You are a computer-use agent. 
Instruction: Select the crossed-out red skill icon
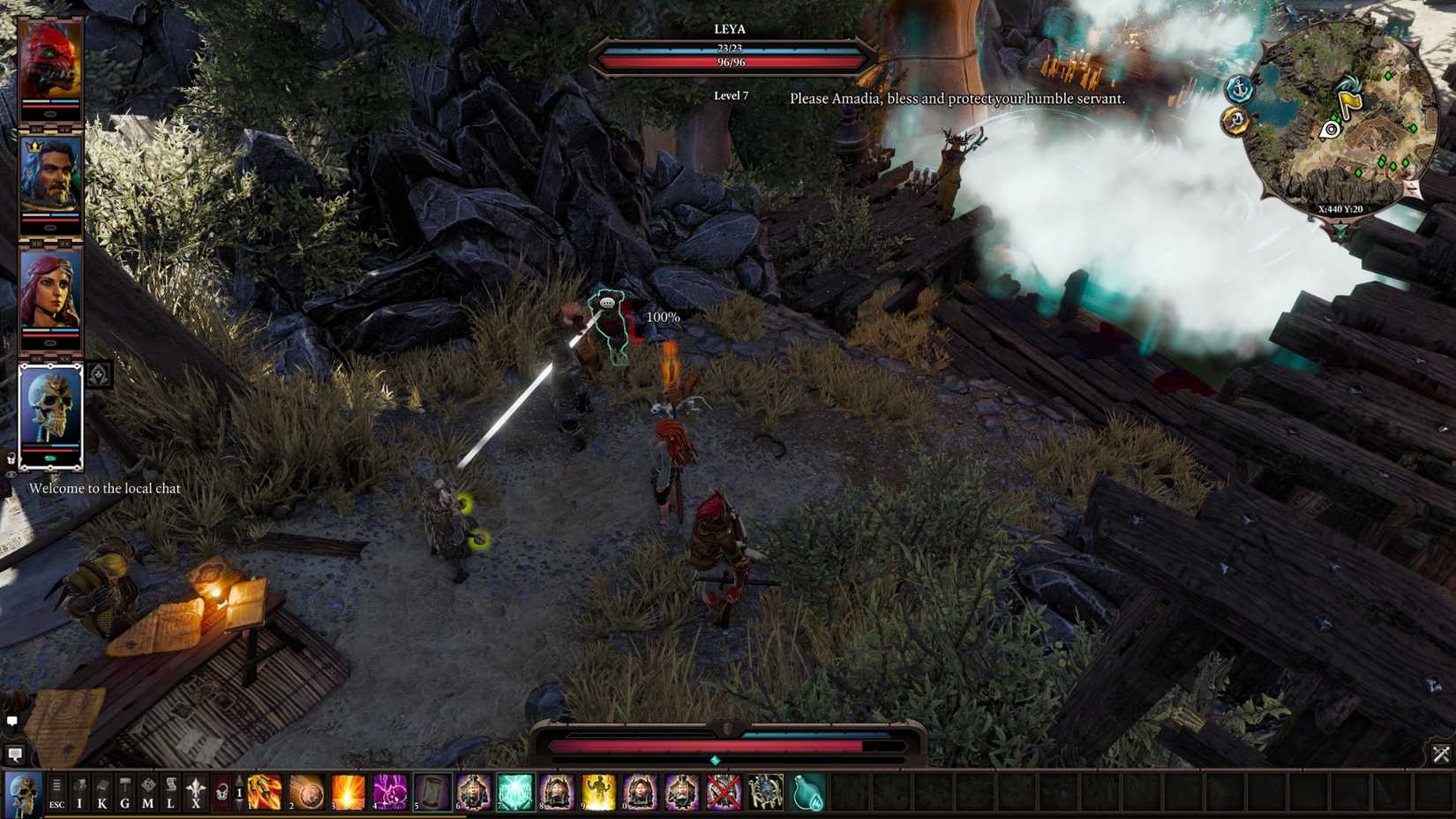coord(722,793)
